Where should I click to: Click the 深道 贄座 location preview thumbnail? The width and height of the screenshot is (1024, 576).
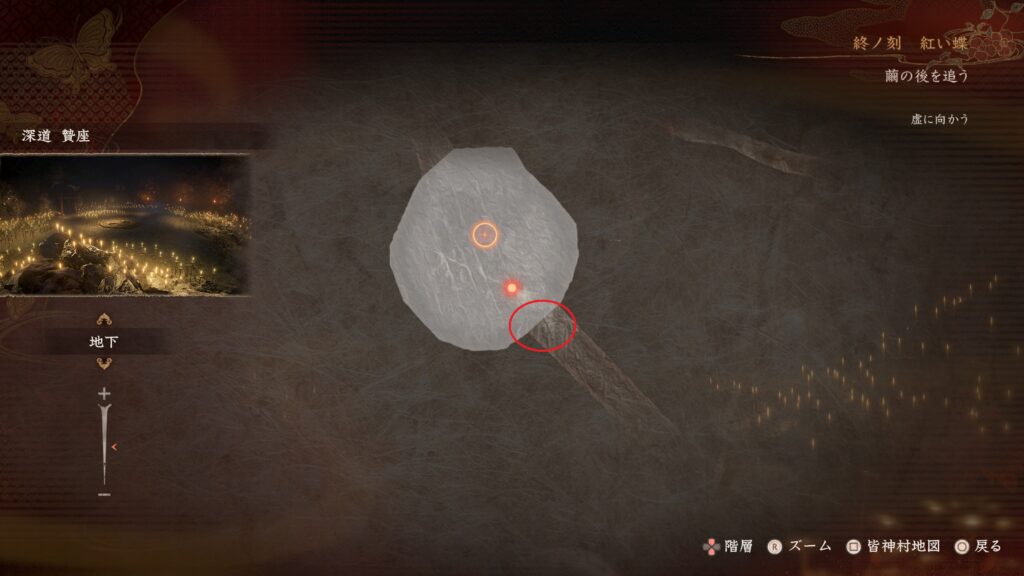click(x=124, y=224)
